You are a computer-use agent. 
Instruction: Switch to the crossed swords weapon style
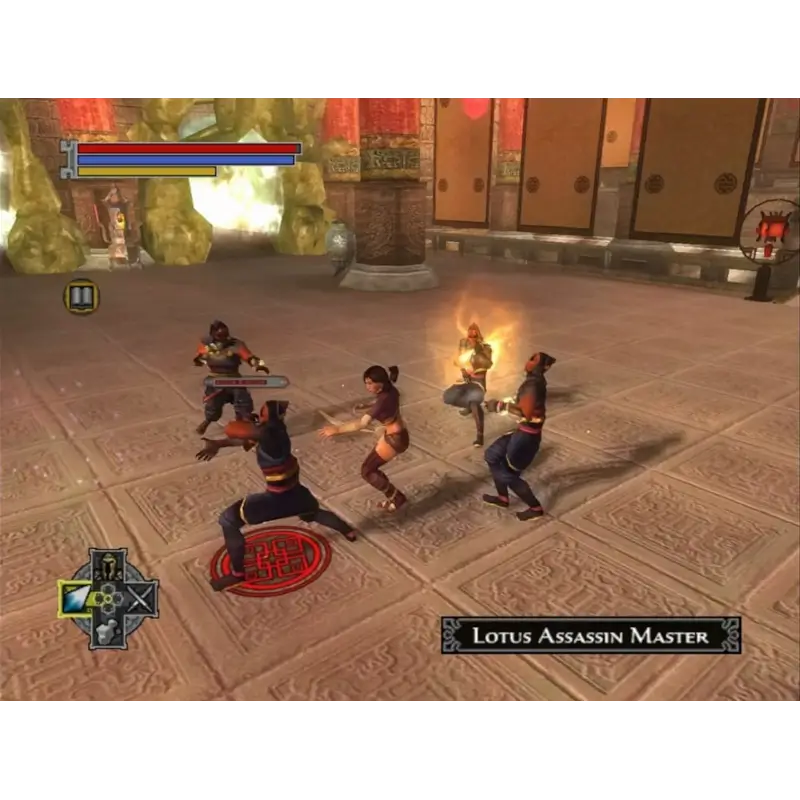tap(141, 599)
